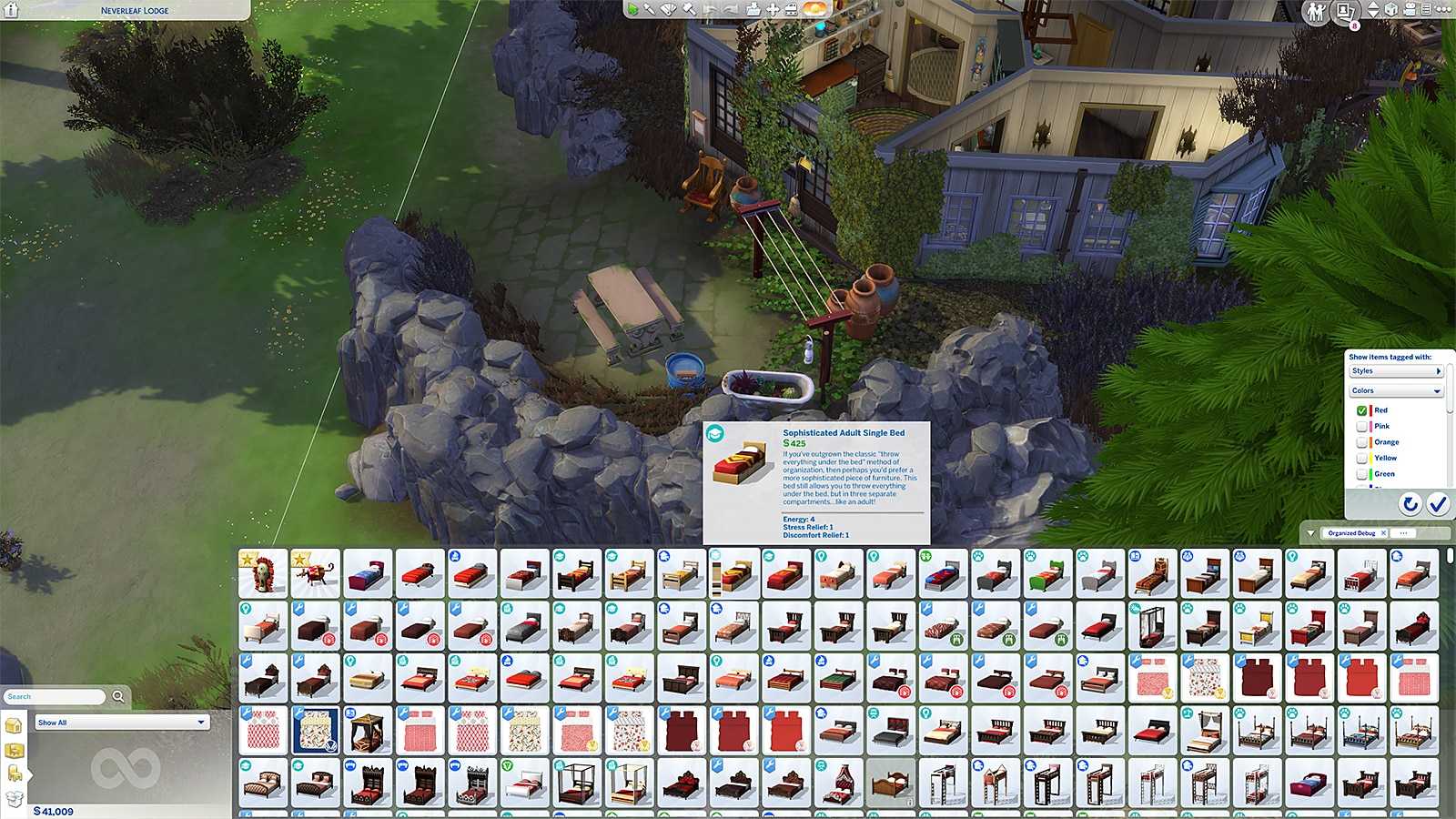The height and width of the screenshot is (819, 1456).
Task: Switch to the house build category tab
Action: (14, 726)
